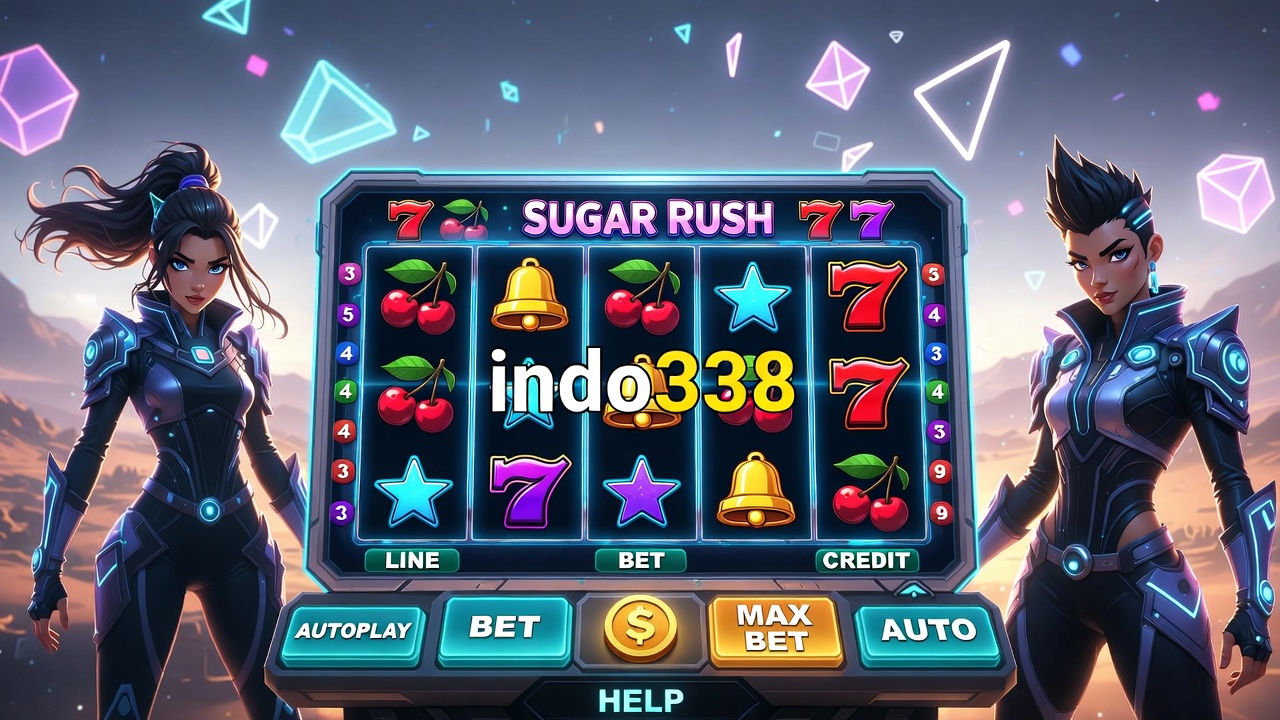
Task: Activate the AUTO button
Action: (x=928, y=630)
